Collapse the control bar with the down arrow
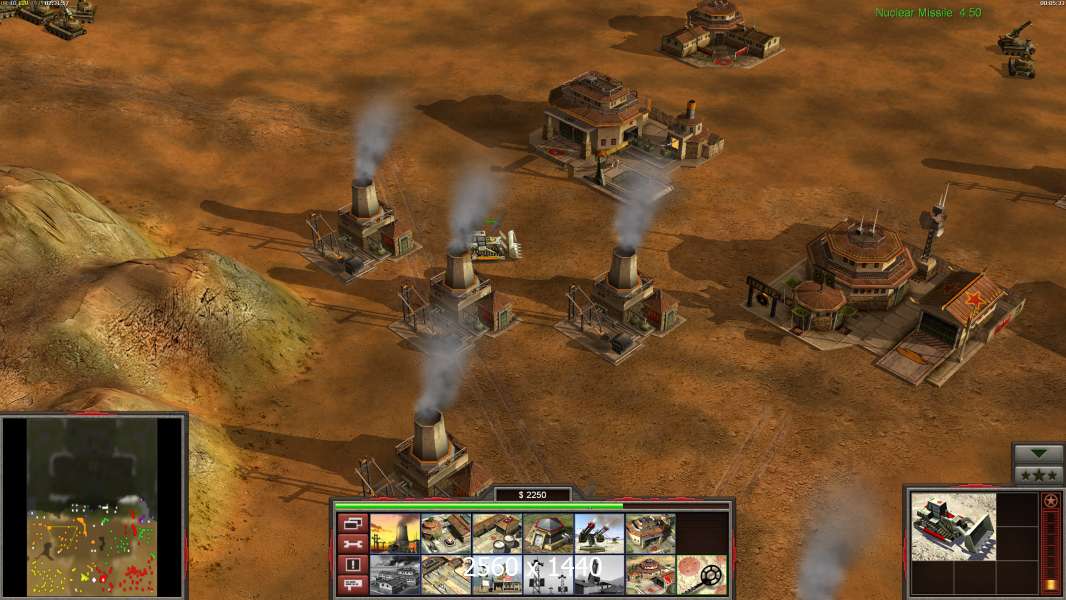The height and width of the screenshot is (600, 1066). (1038, 454)
